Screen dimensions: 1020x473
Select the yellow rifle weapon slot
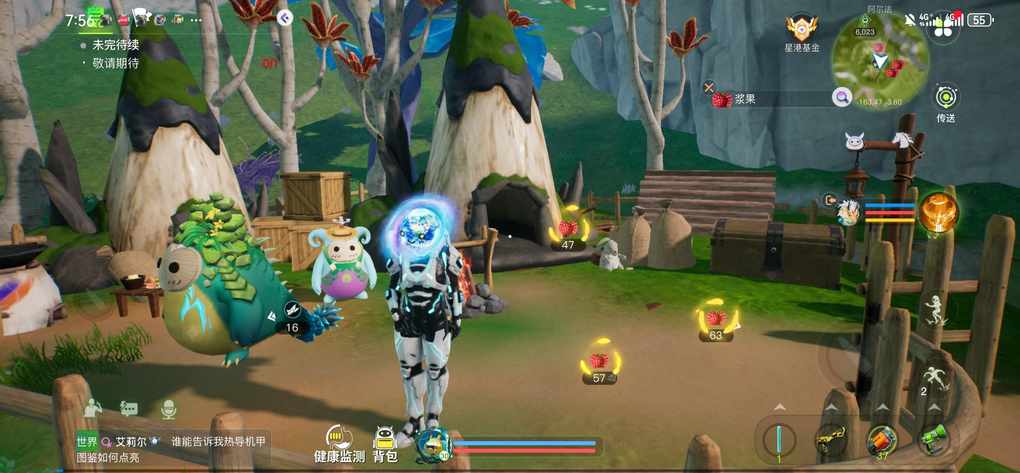coord(829,440)
